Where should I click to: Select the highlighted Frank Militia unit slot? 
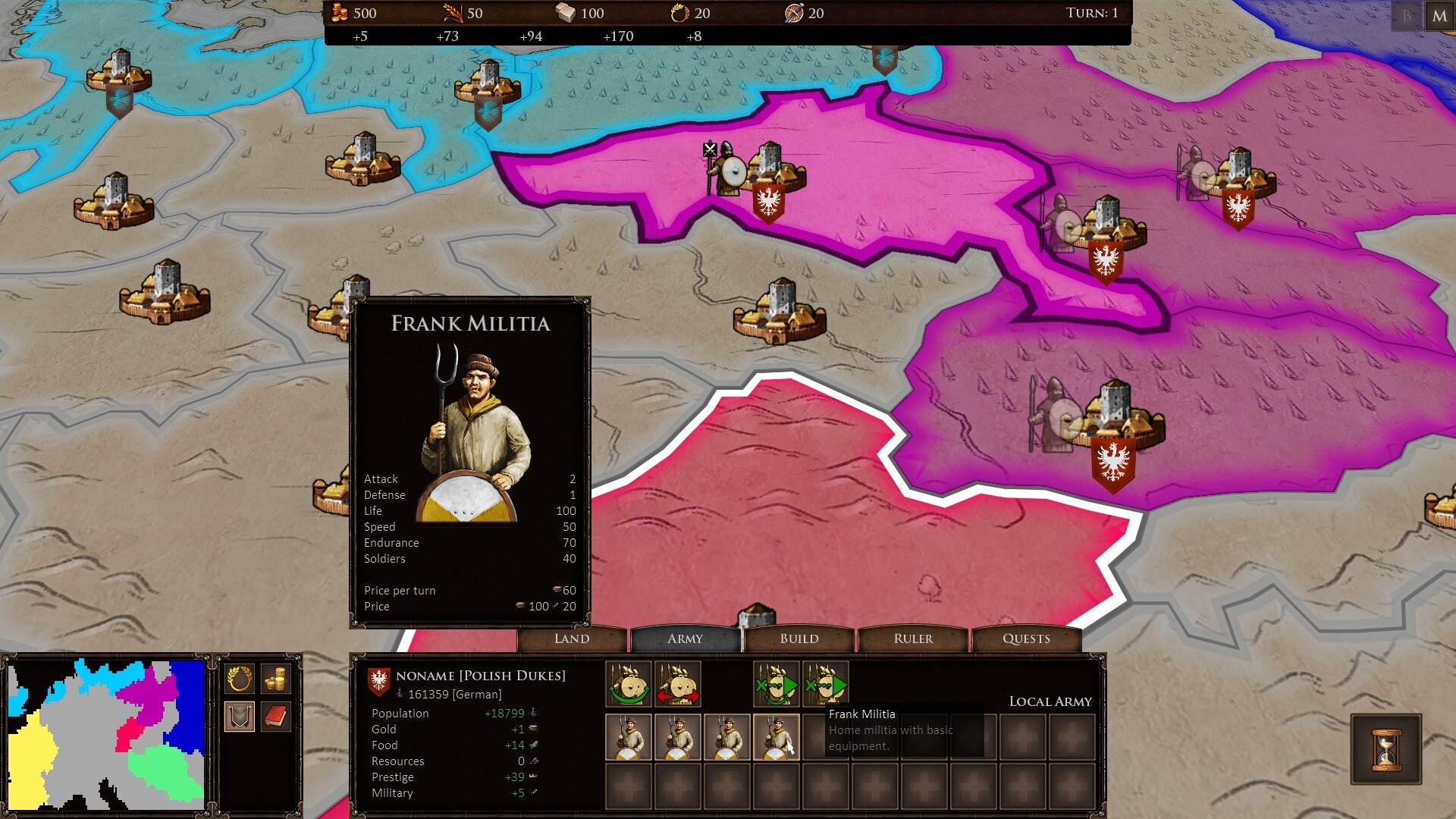(x=777, y=738)
